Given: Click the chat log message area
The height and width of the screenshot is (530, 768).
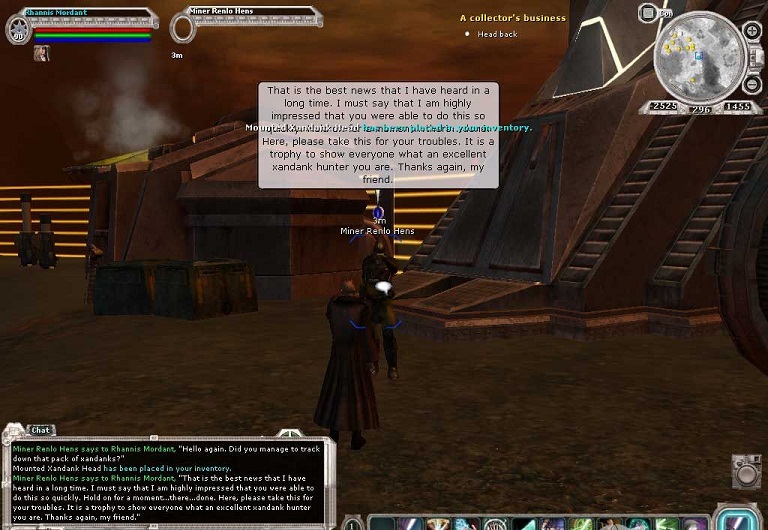Looking at the screenshot, I should pos(165,480).
